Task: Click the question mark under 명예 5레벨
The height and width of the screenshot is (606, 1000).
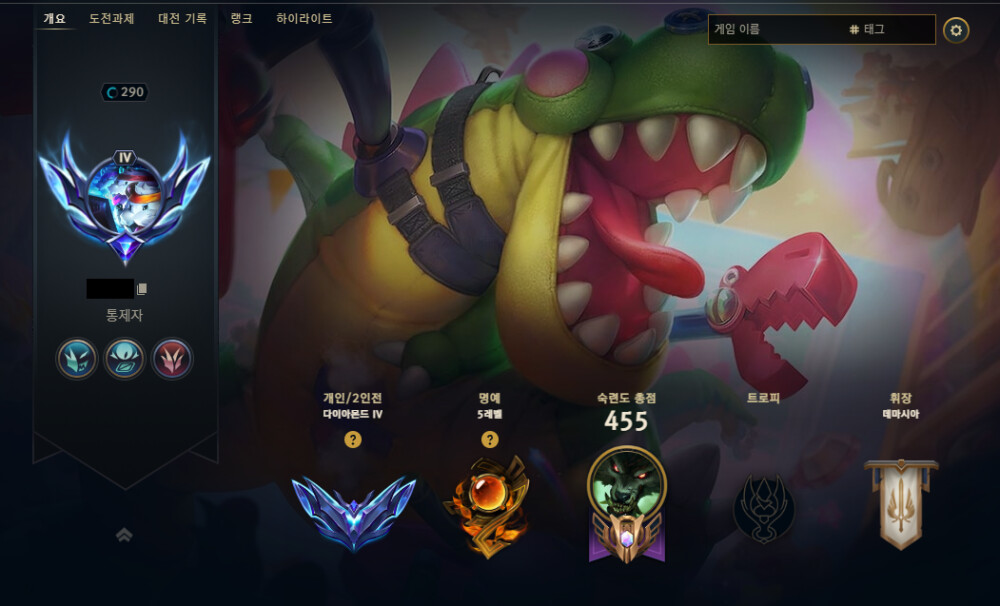Action: (x=489, y=439)
